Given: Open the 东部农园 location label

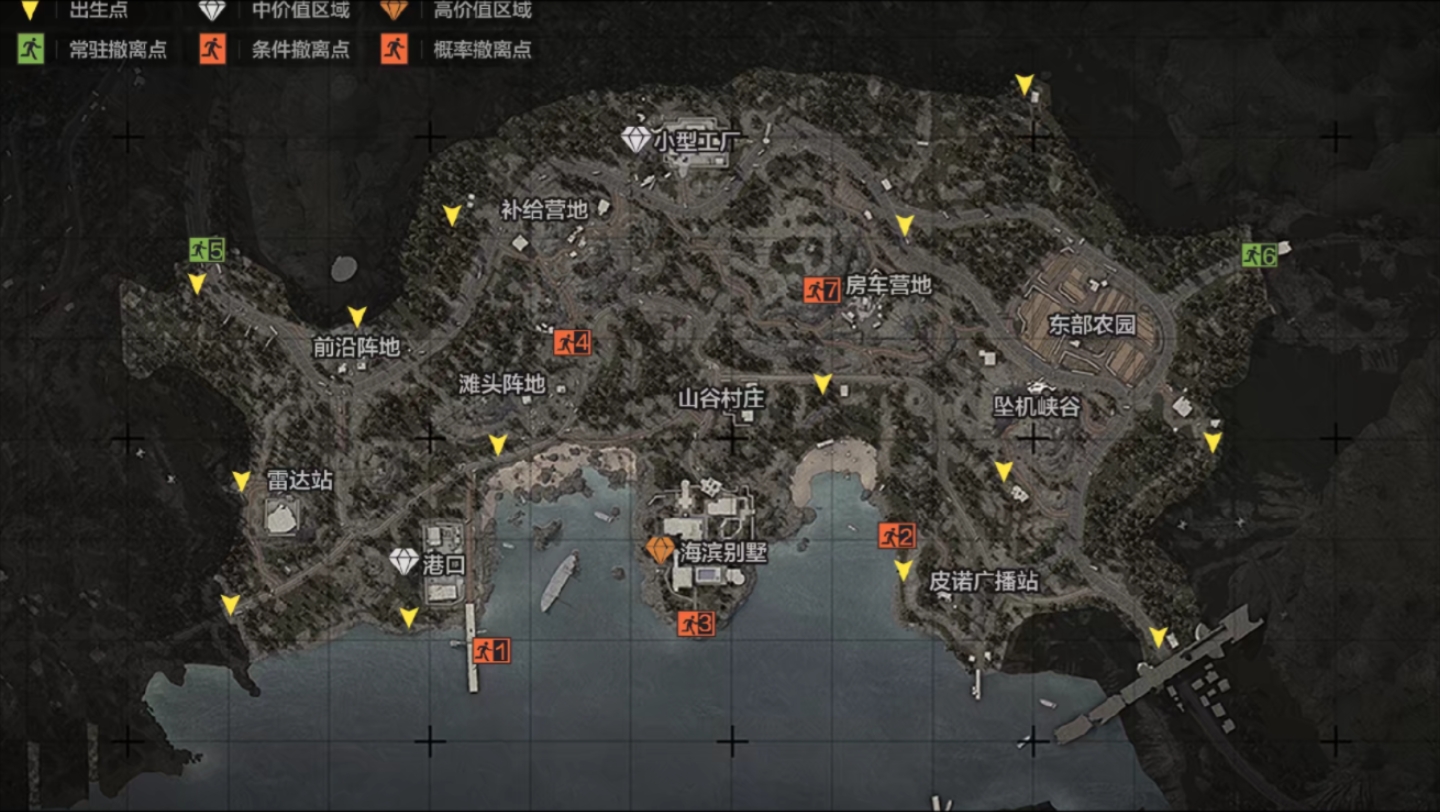Looking at the screenshot, I should (x=1094, y=325).
